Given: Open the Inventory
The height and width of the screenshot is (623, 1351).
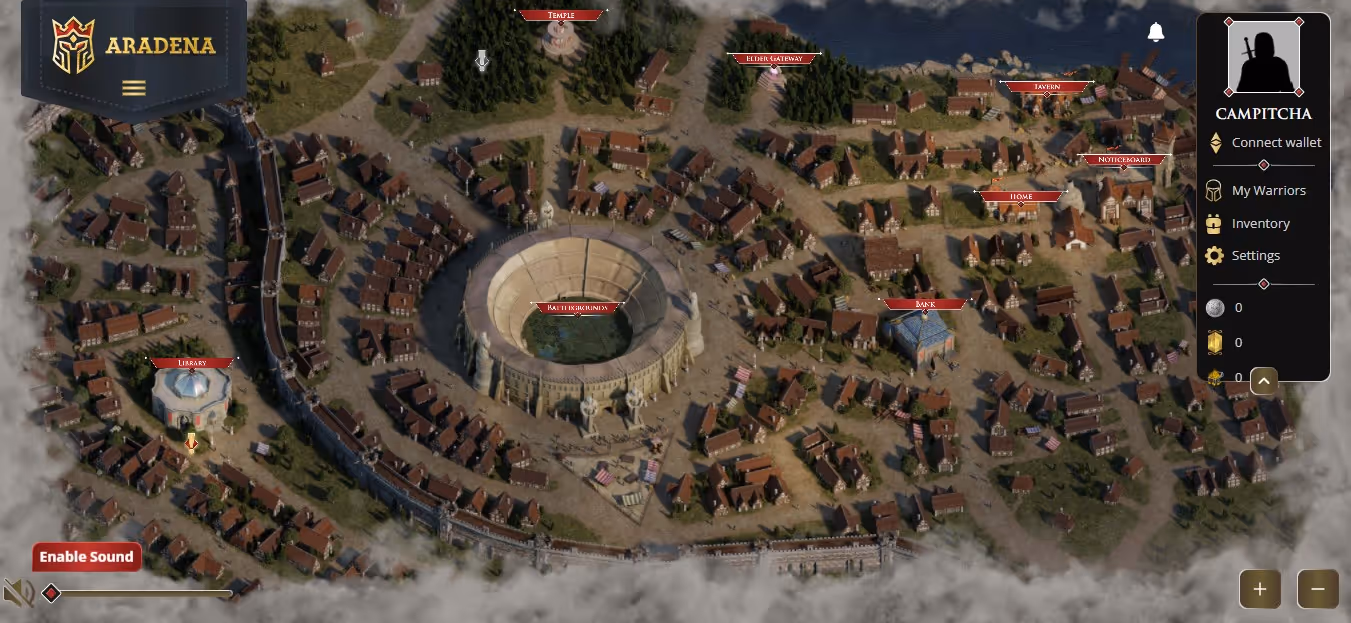Looking at the screenshot, I should 1260,224.
